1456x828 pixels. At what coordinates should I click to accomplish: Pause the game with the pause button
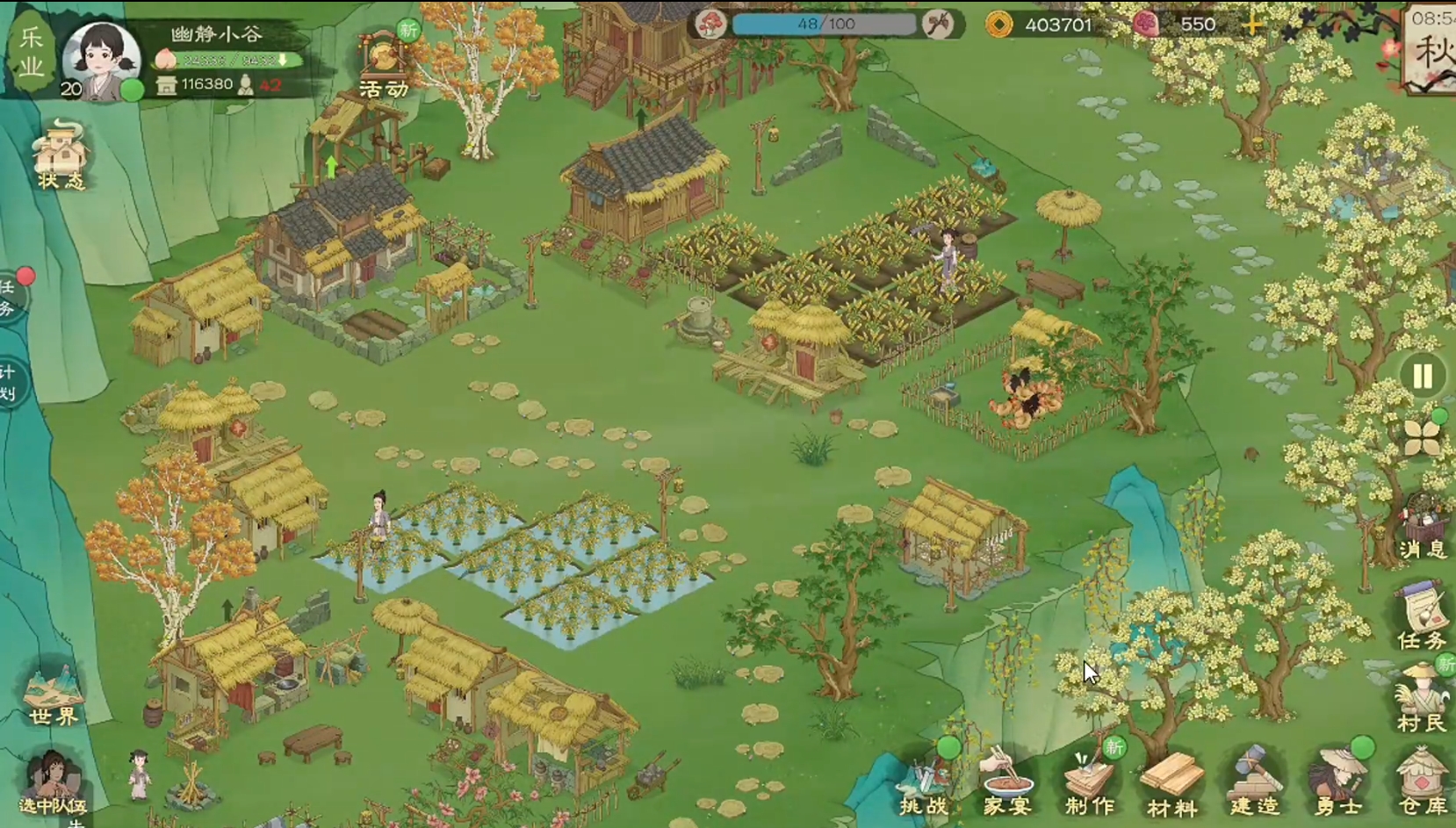(1423, 376)
